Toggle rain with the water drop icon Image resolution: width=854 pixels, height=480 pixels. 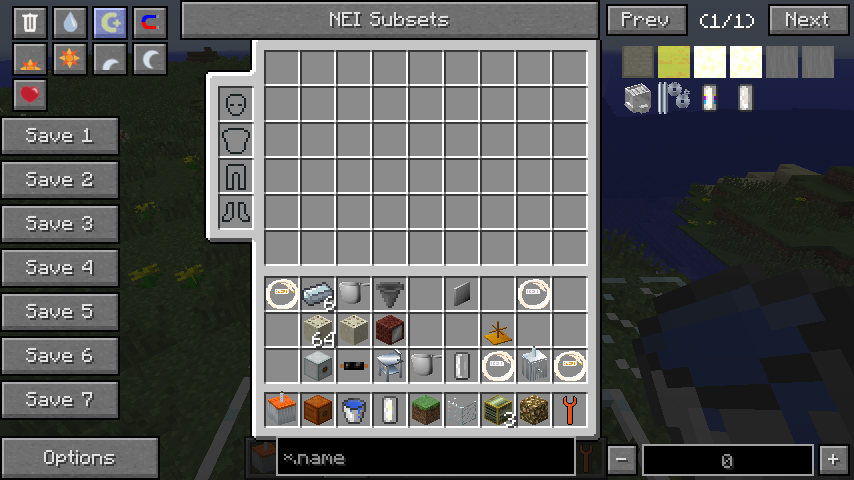[69, 22]
